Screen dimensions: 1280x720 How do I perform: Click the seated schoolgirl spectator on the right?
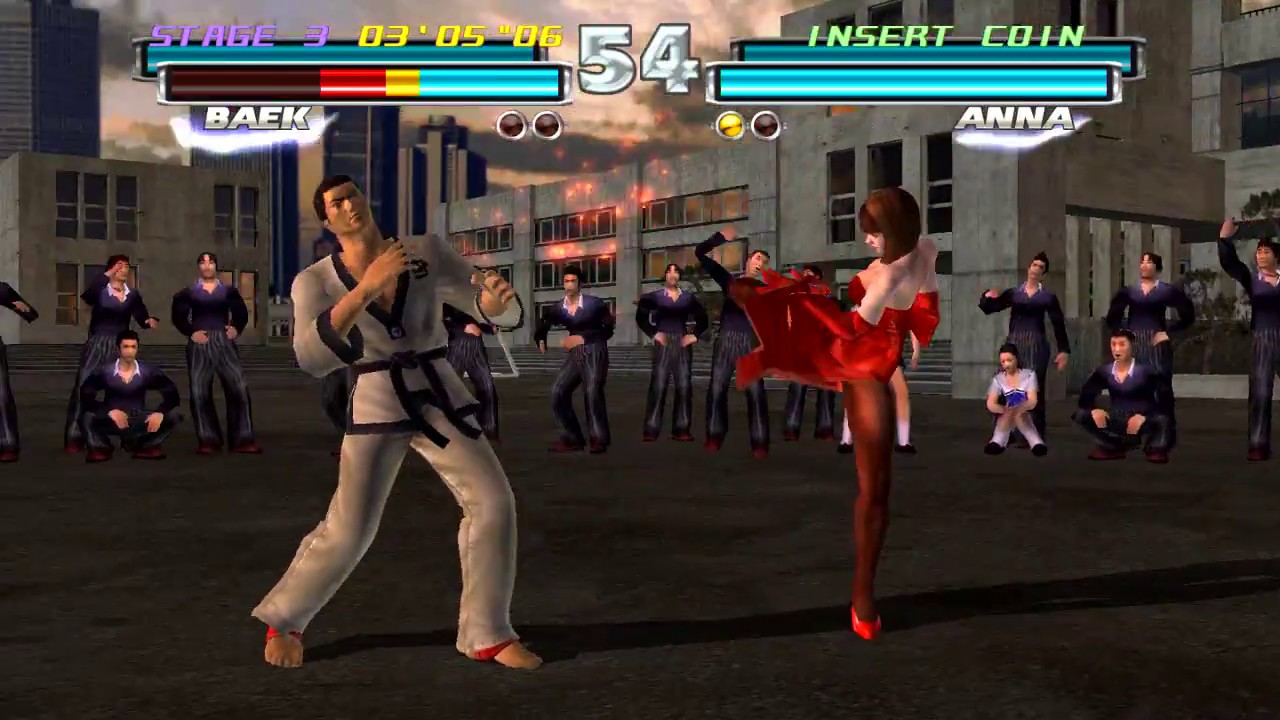click(1012, 395)
